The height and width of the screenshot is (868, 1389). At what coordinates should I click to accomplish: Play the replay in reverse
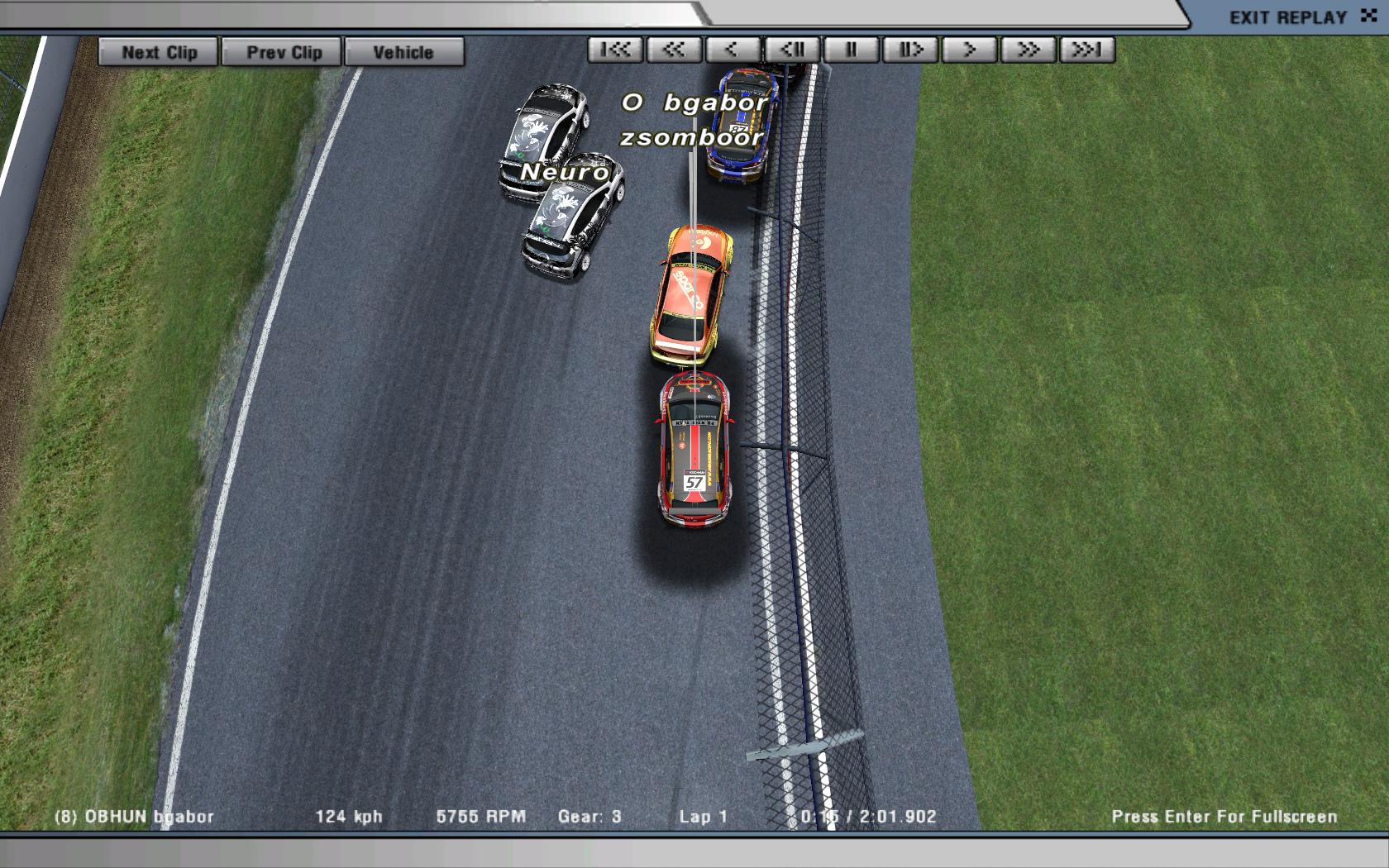click(x=733, y=50)
